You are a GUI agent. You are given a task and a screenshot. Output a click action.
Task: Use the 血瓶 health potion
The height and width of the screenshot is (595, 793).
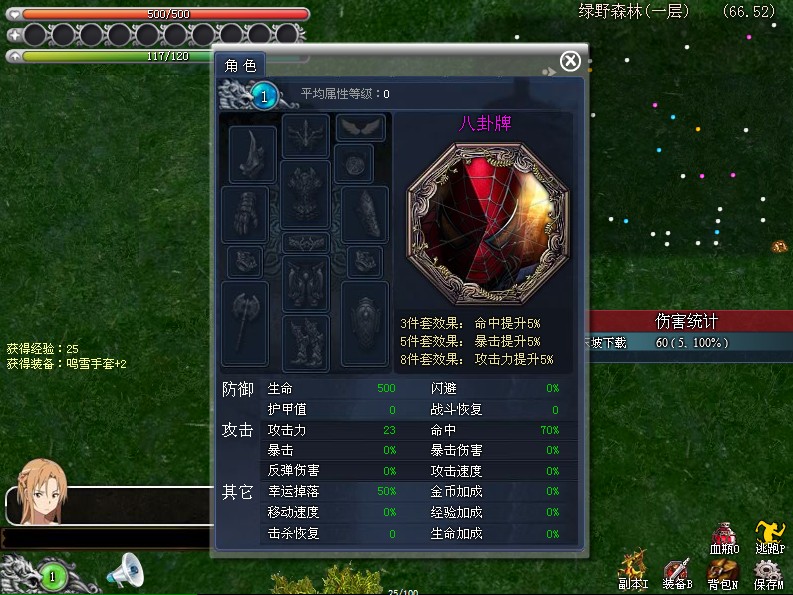pos(724,537)
